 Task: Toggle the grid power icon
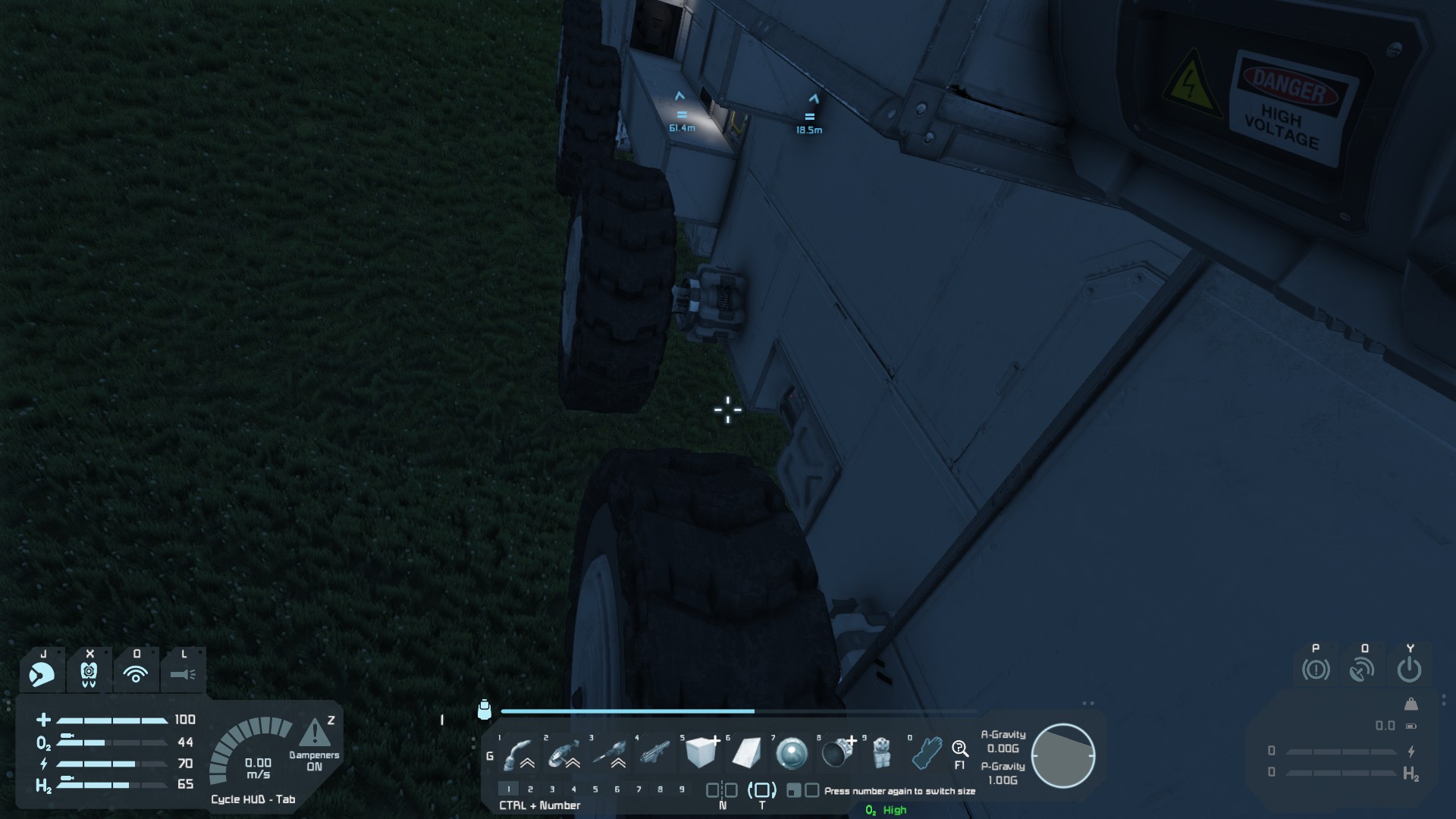tap(1409, 670)
